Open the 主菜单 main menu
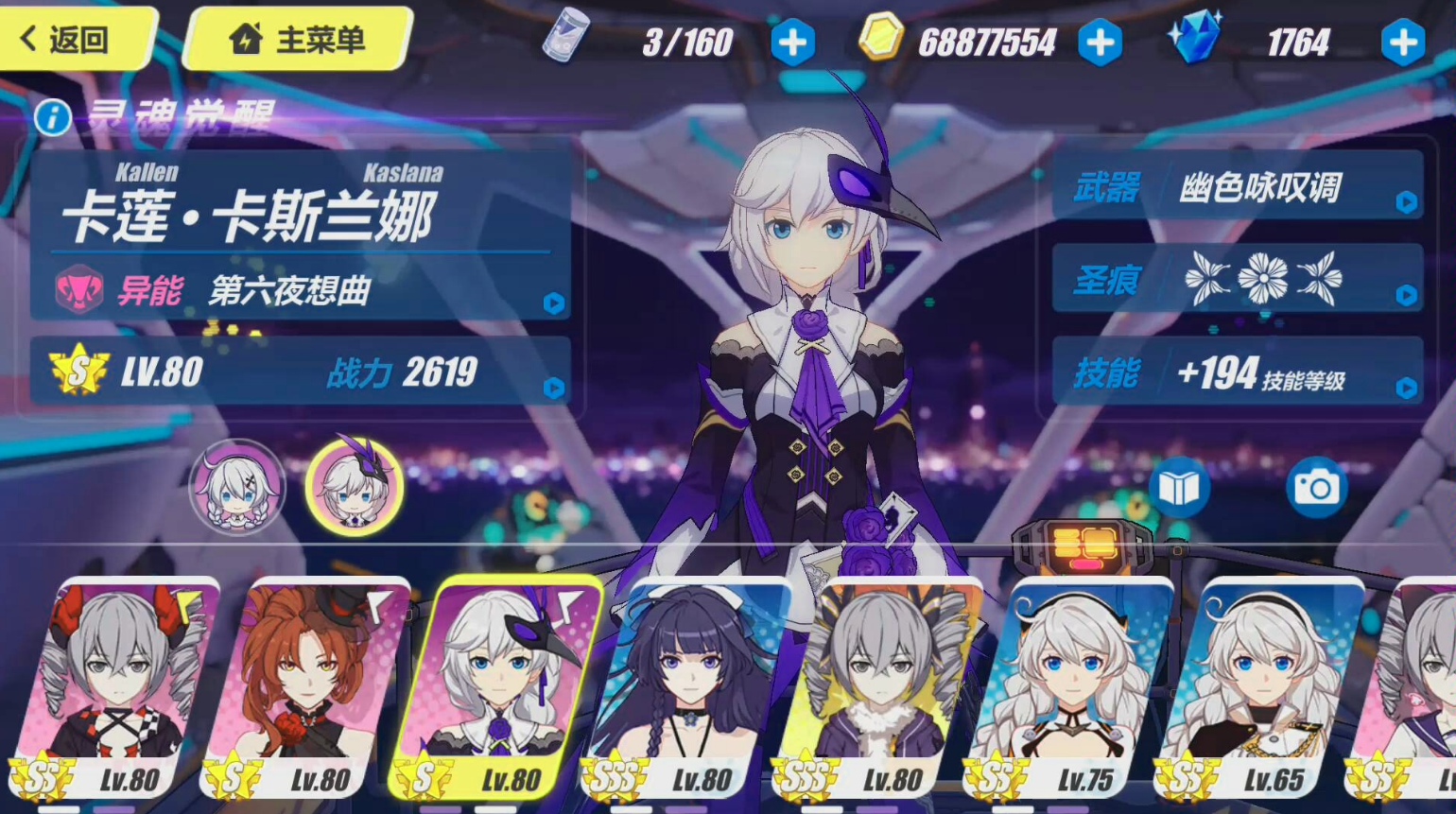This screenshot has width=1456, height=814. [298, 40]
